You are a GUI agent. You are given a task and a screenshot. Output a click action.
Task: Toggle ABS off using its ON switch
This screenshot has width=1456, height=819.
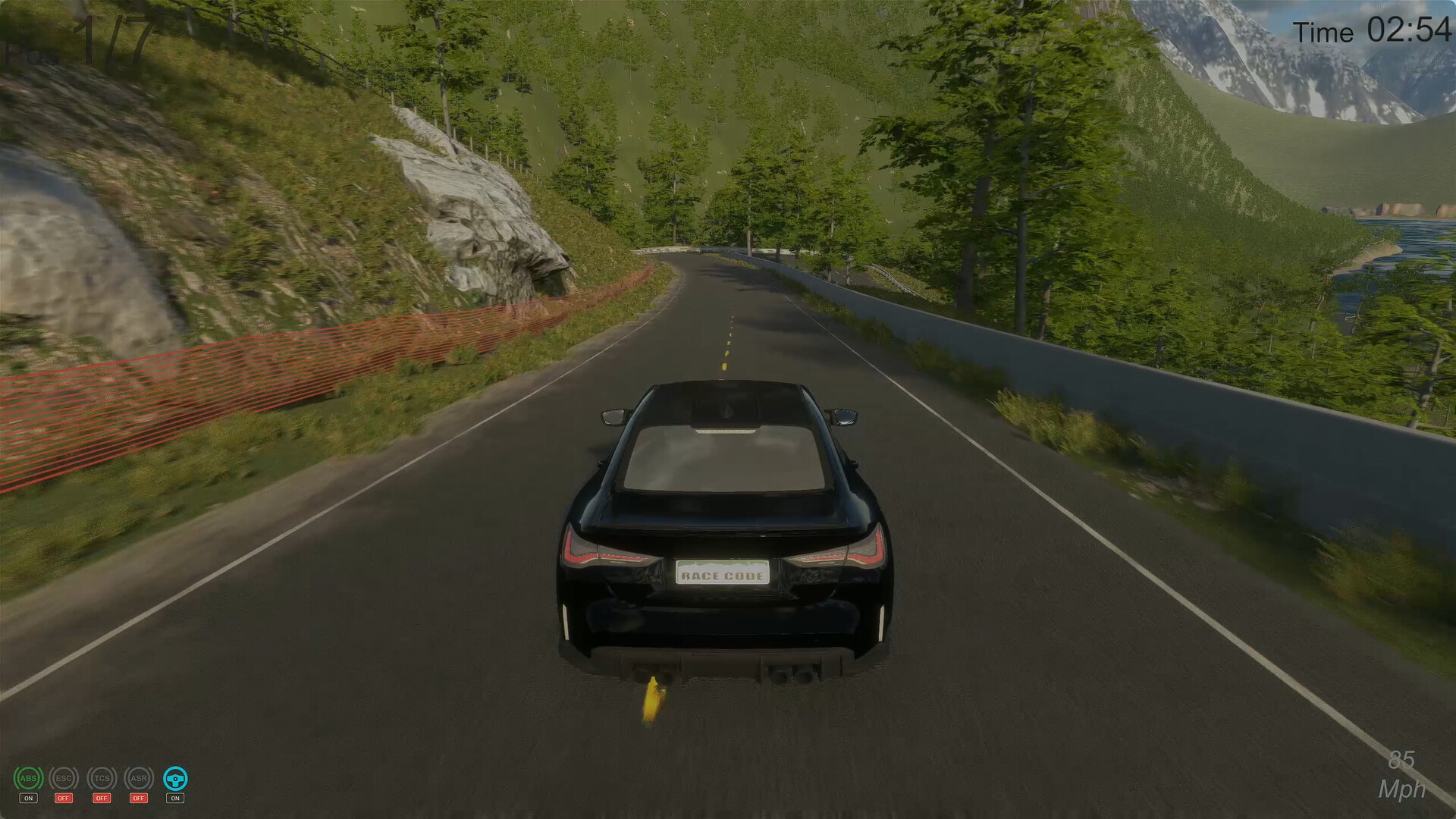[28, 799]
